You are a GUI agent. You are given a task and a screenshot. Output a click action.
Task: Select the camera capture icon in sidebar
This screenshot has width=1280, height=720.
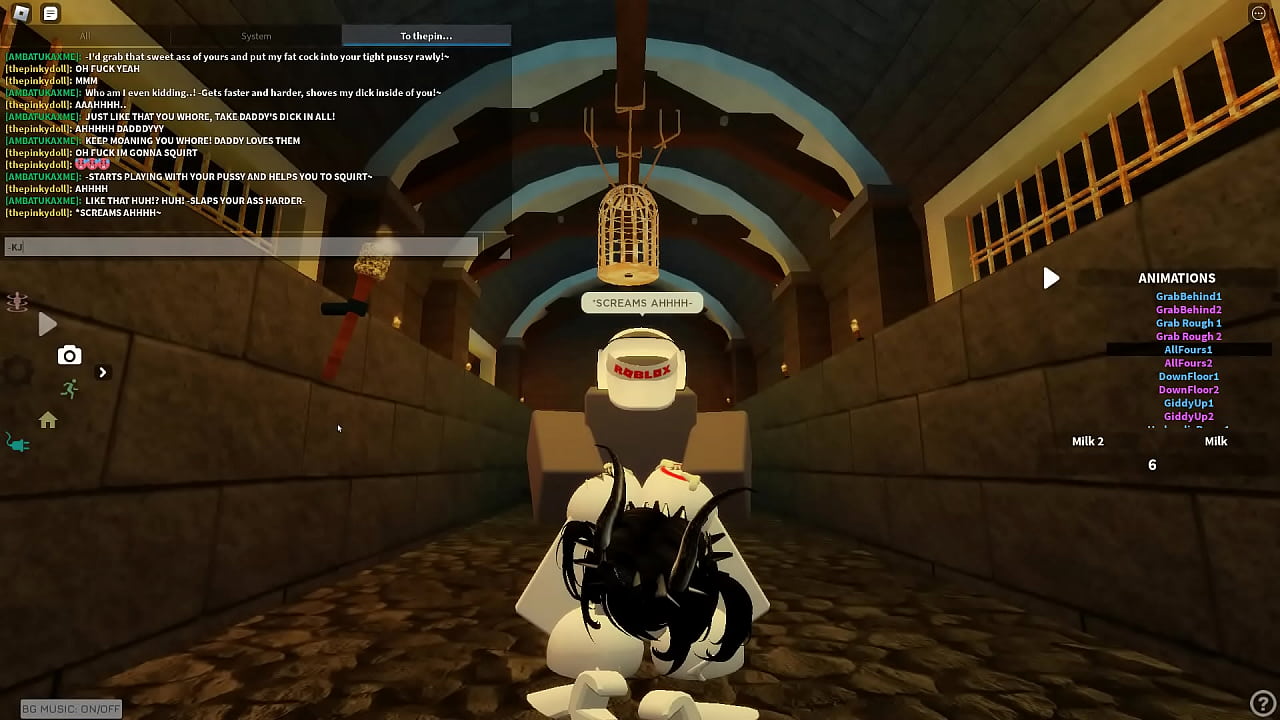click(69, 355)
